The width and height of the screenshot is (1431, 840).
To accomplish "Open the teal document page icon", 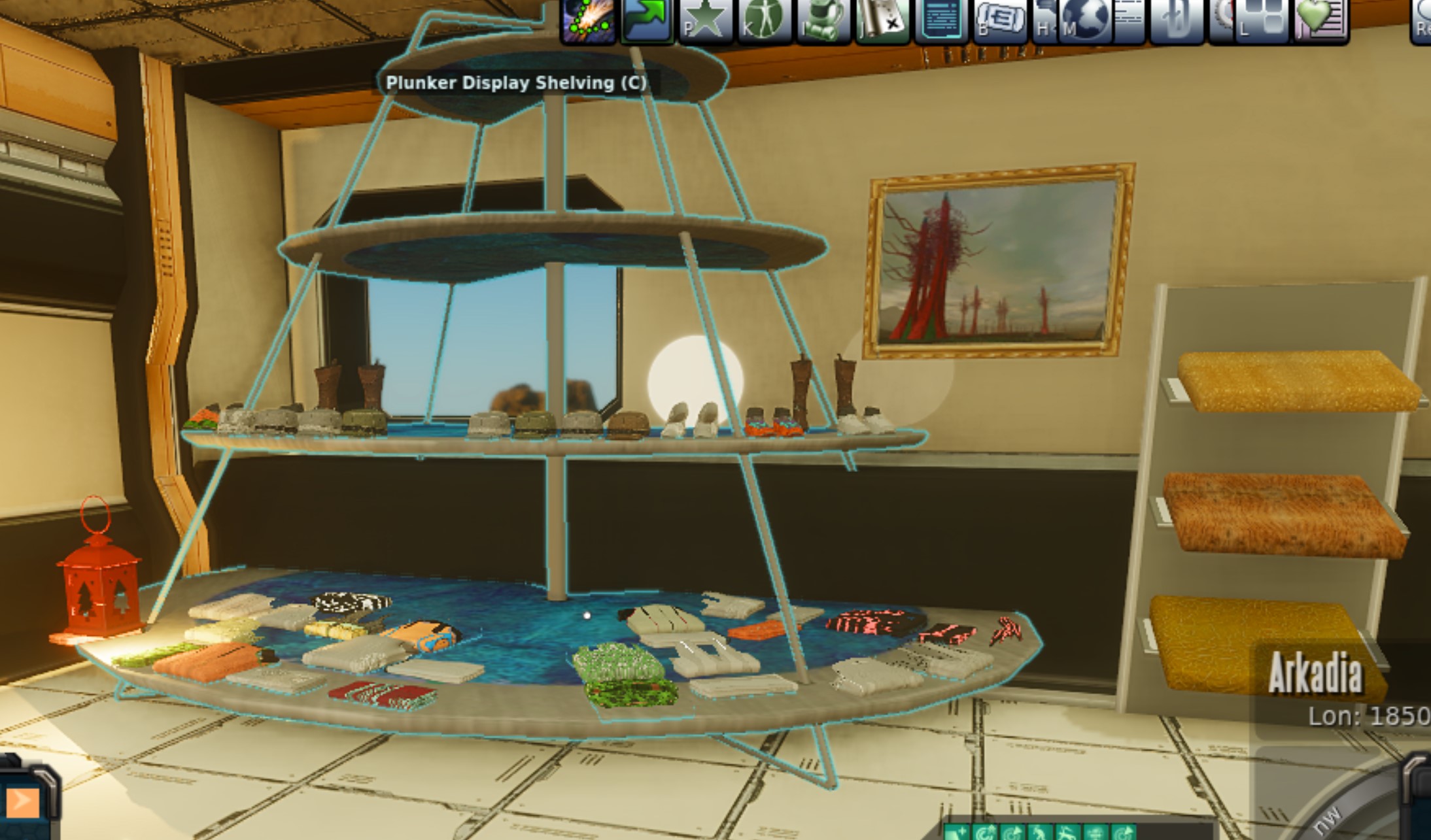I will [940, 20].
